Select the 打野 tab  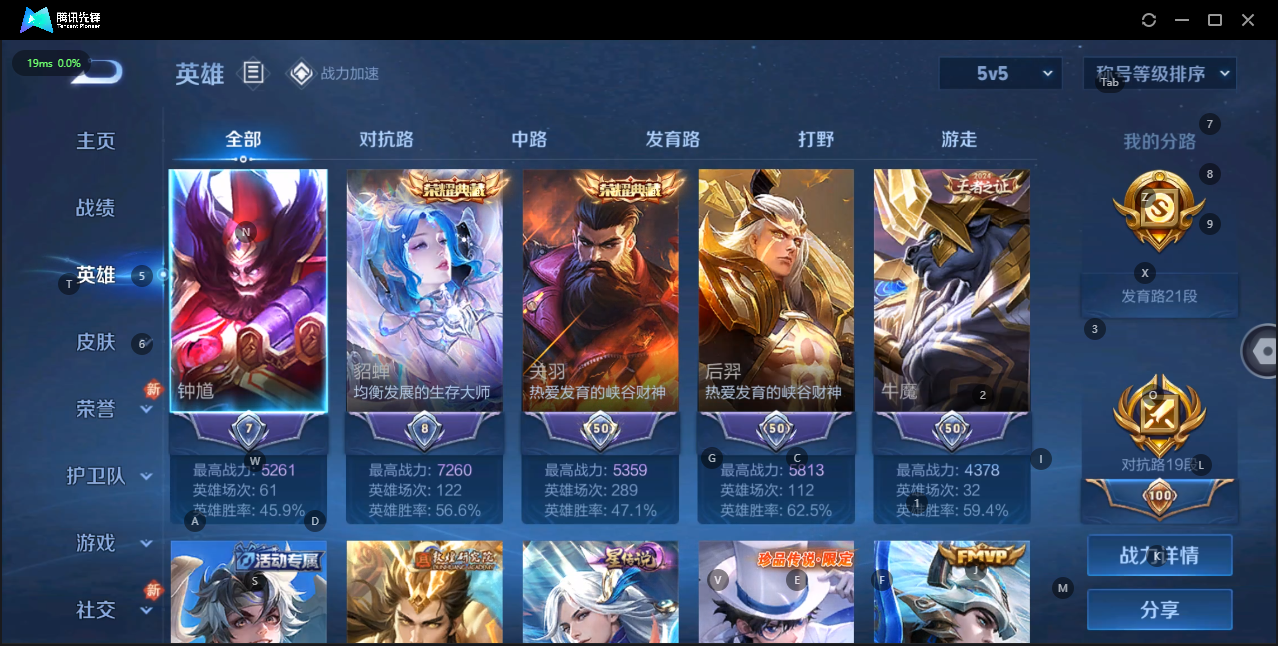(816, 139)
